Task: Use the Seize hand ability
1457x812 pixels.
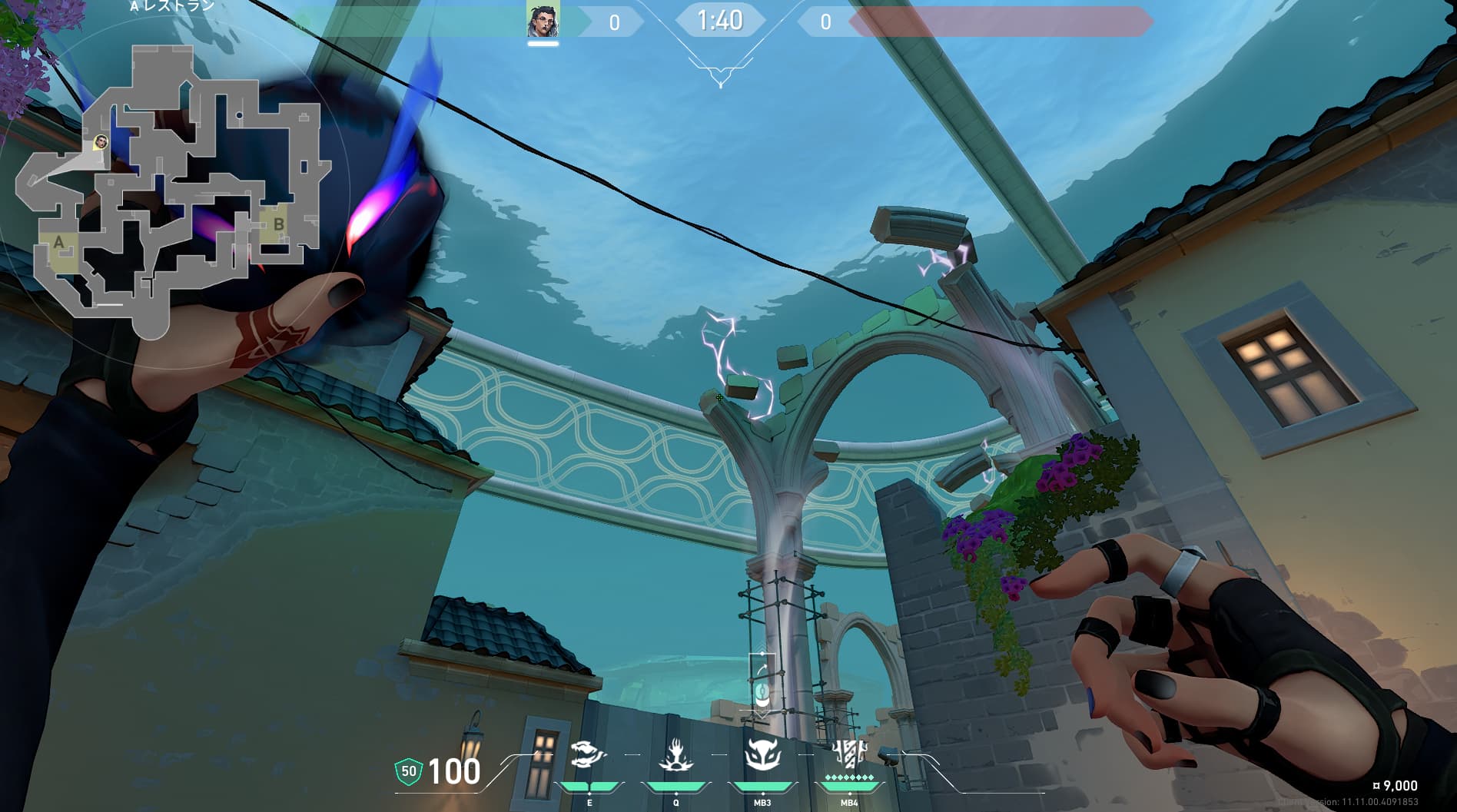Action: tap(676, 756)
